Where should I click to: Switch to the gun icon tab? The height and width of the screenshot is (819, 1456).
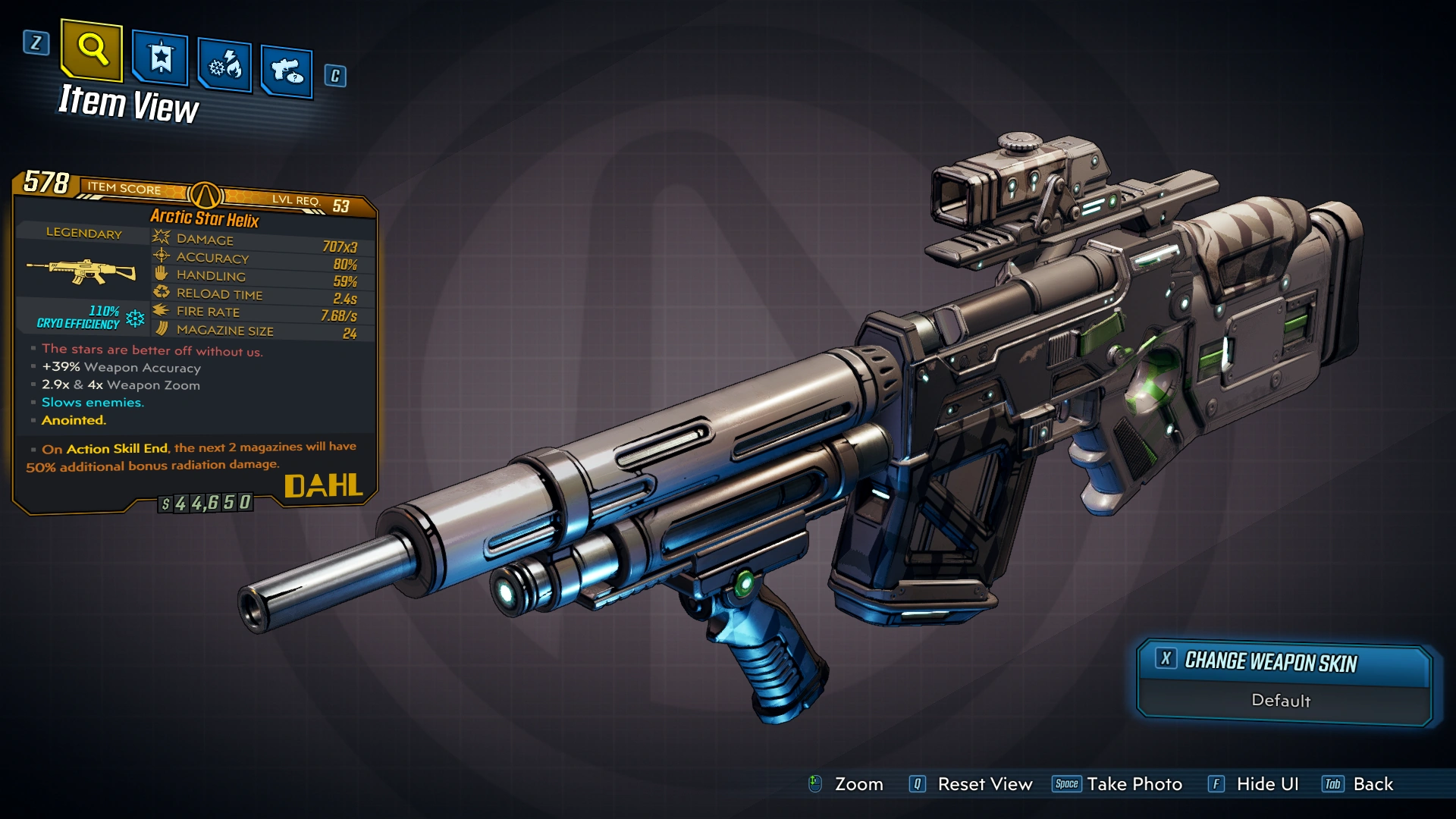[287, 72]
